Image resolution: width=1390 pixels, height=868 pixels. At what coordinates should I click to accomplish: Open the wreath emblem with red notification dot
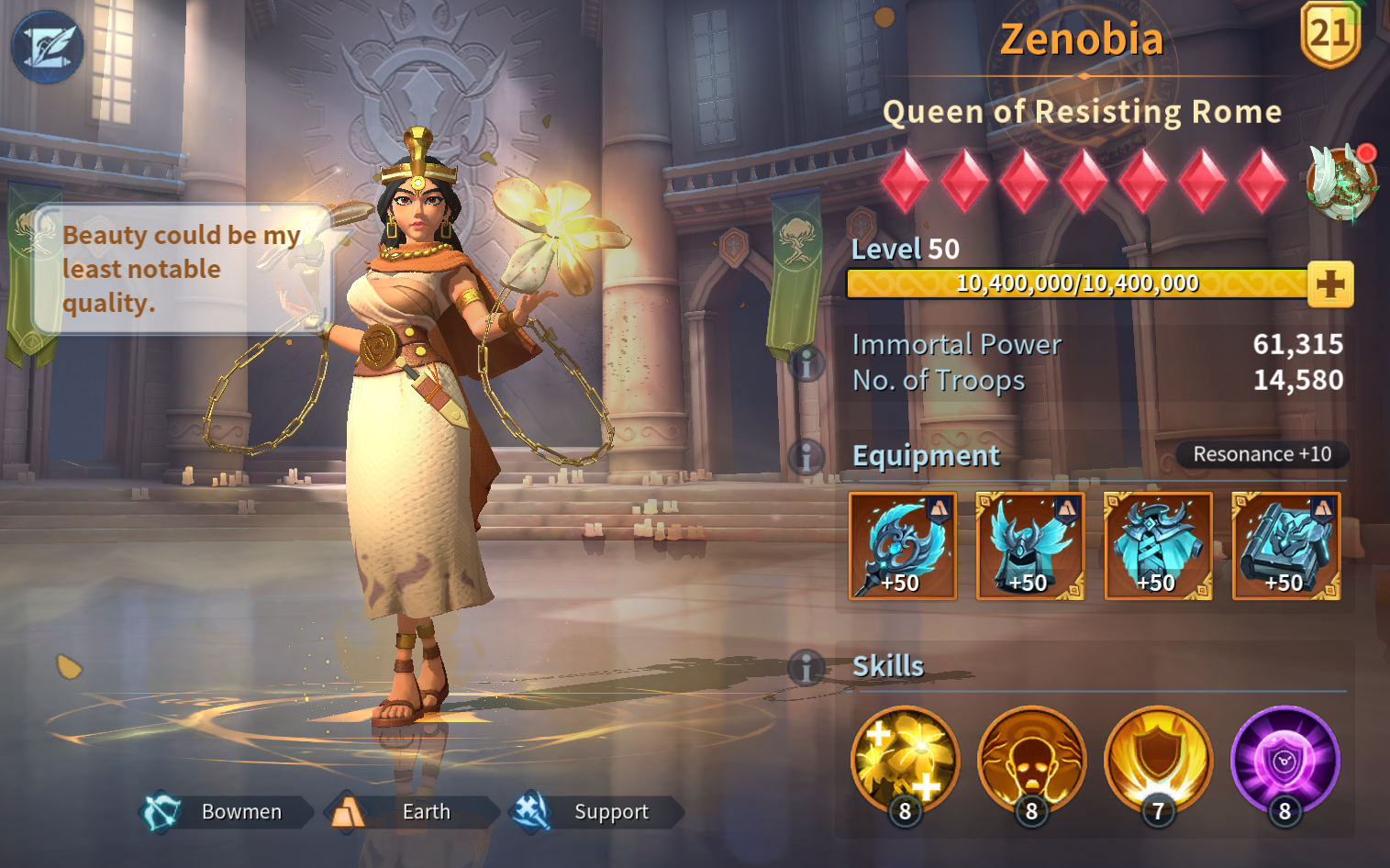coord(1341,182)
